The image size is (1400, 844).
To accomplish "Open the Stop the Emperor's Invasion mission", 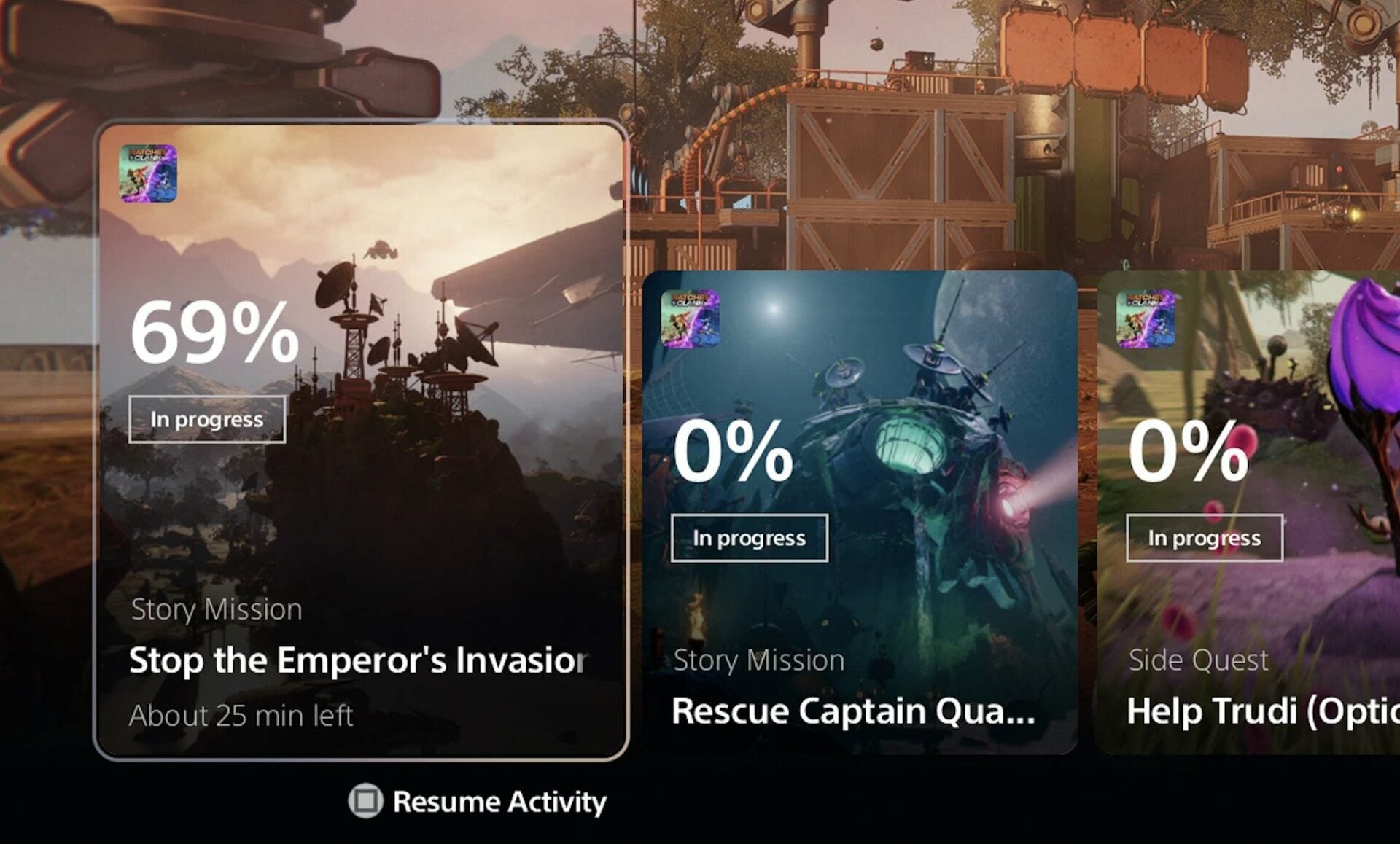I will 357,660.
